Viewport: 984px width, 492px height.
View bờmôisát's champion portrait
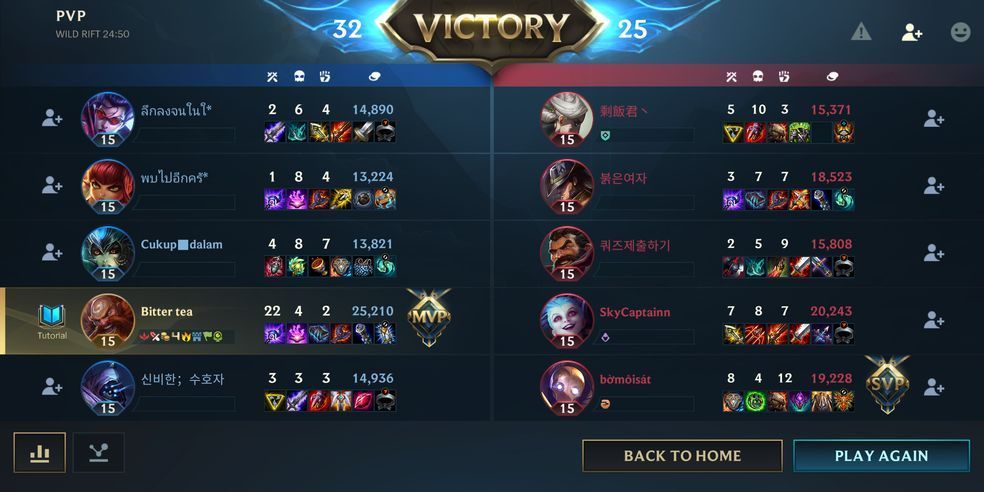point(567,385)
